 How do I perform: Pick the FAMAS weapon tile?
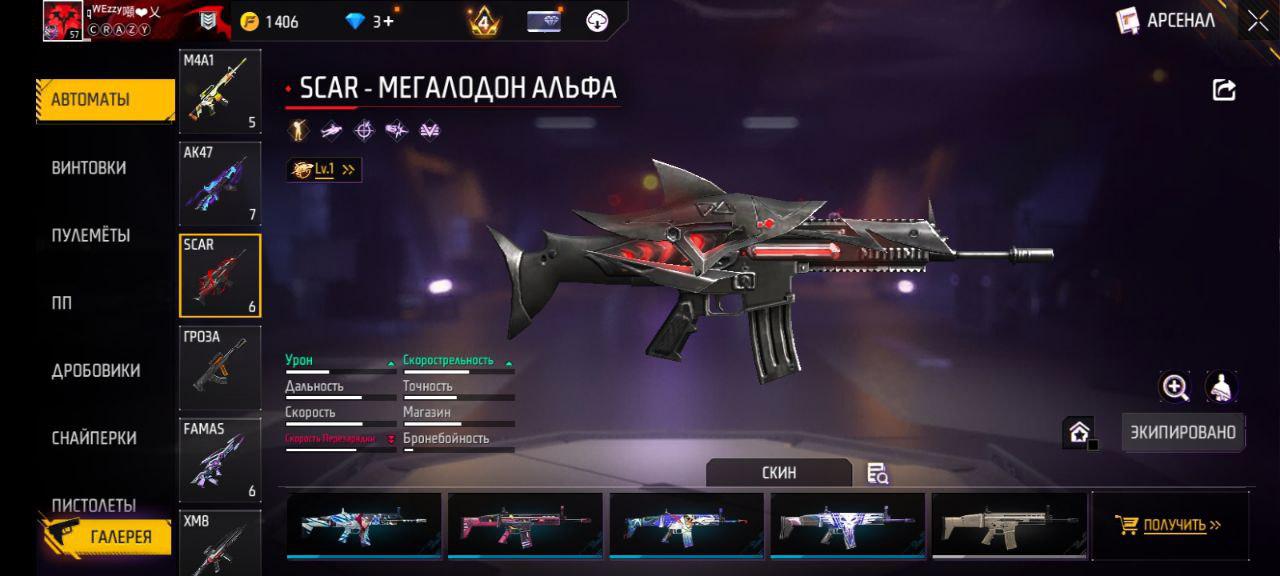tap(220, 460)
